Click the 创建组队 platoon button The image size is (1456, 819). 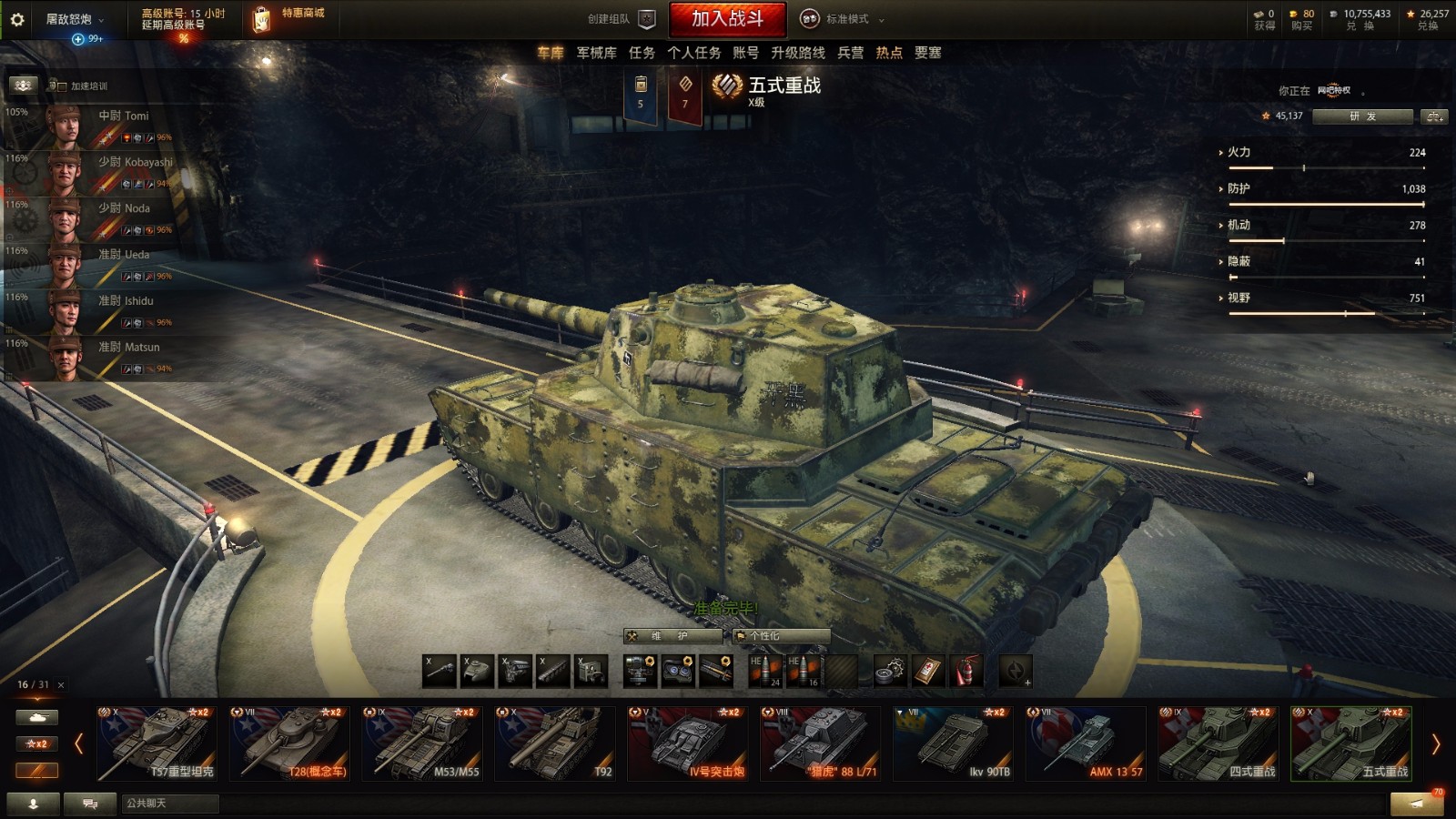(621, 19)
